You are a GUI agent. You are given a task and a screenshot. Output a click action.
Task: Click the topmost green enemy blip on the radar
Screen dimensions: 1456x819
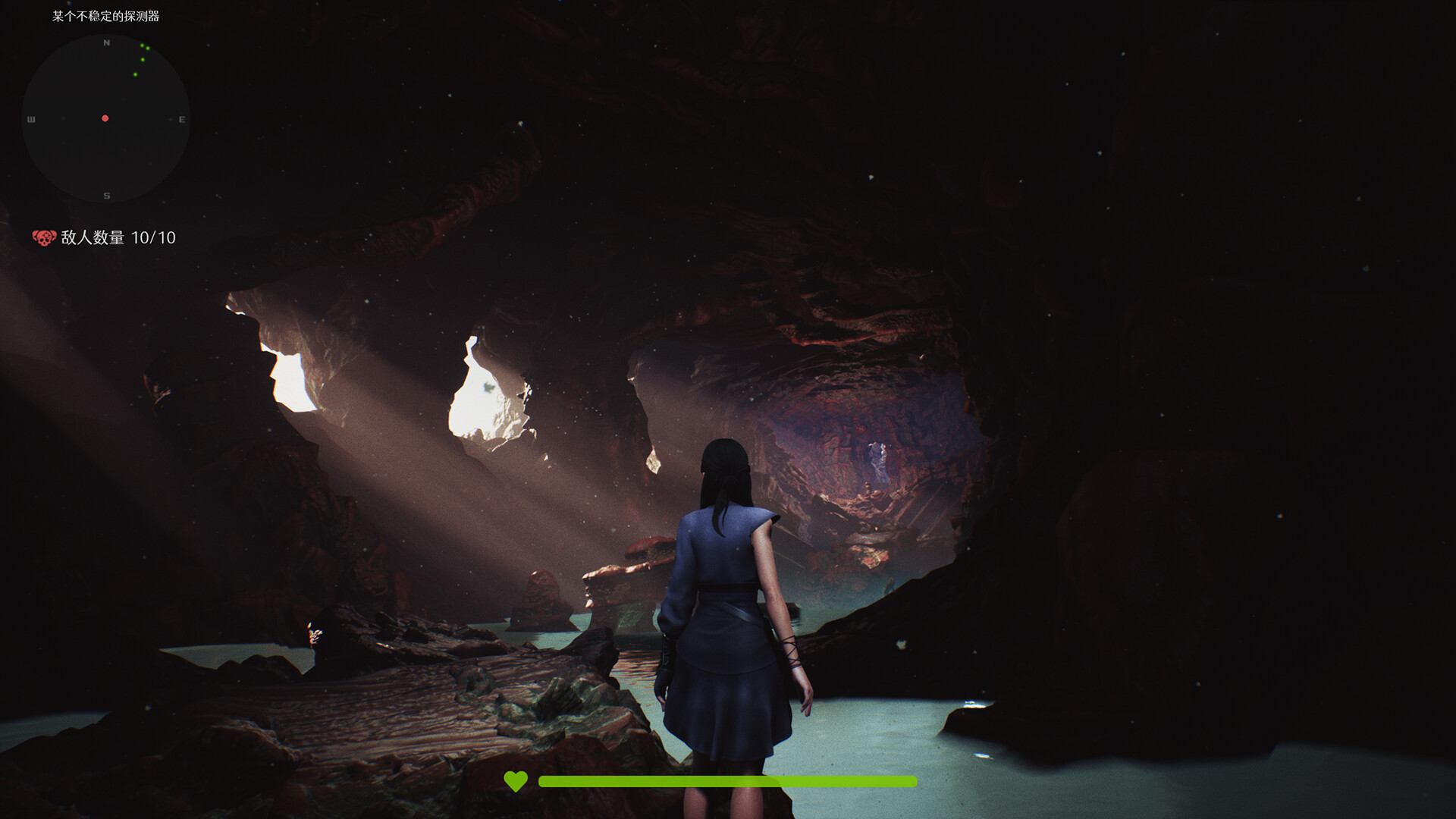click(142, 45)
